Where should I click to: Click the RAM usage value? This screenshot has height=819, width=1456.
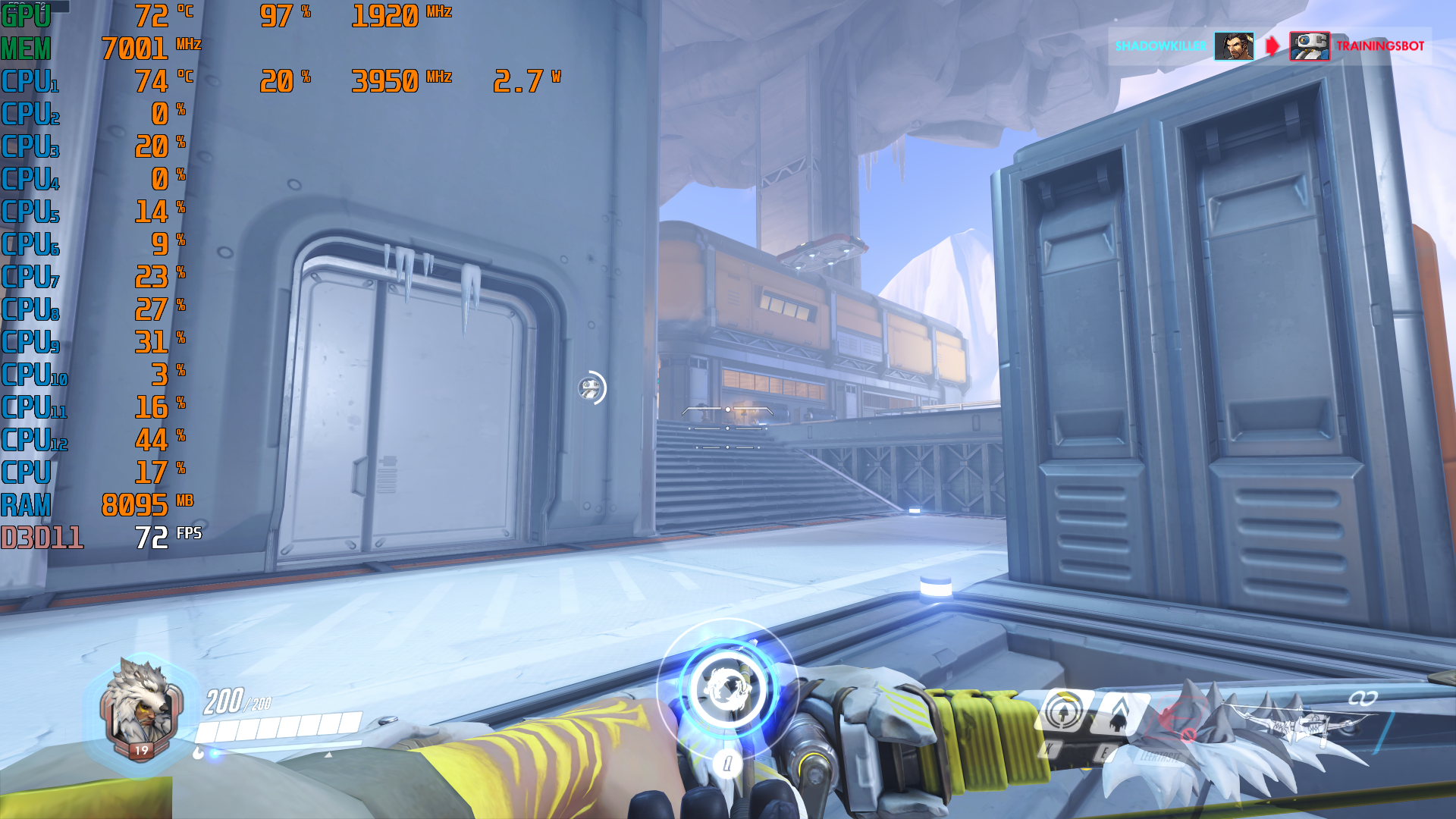[x=136, y=503]
